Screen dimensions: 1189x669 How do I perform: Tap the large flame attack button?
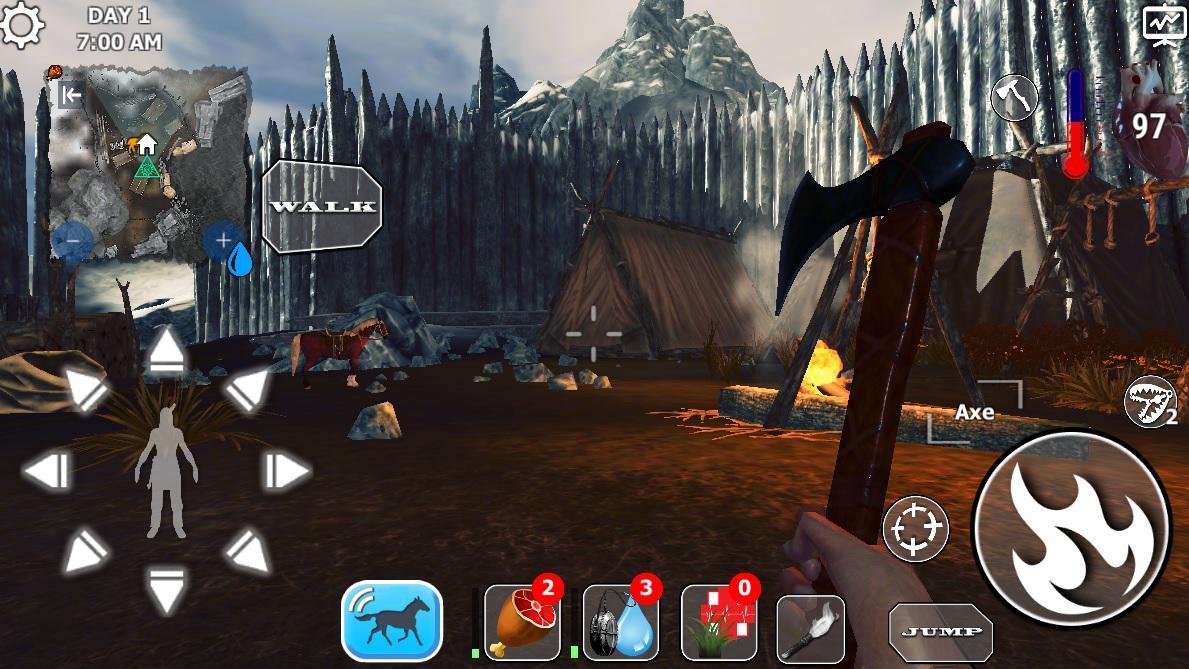(1071, 529)
